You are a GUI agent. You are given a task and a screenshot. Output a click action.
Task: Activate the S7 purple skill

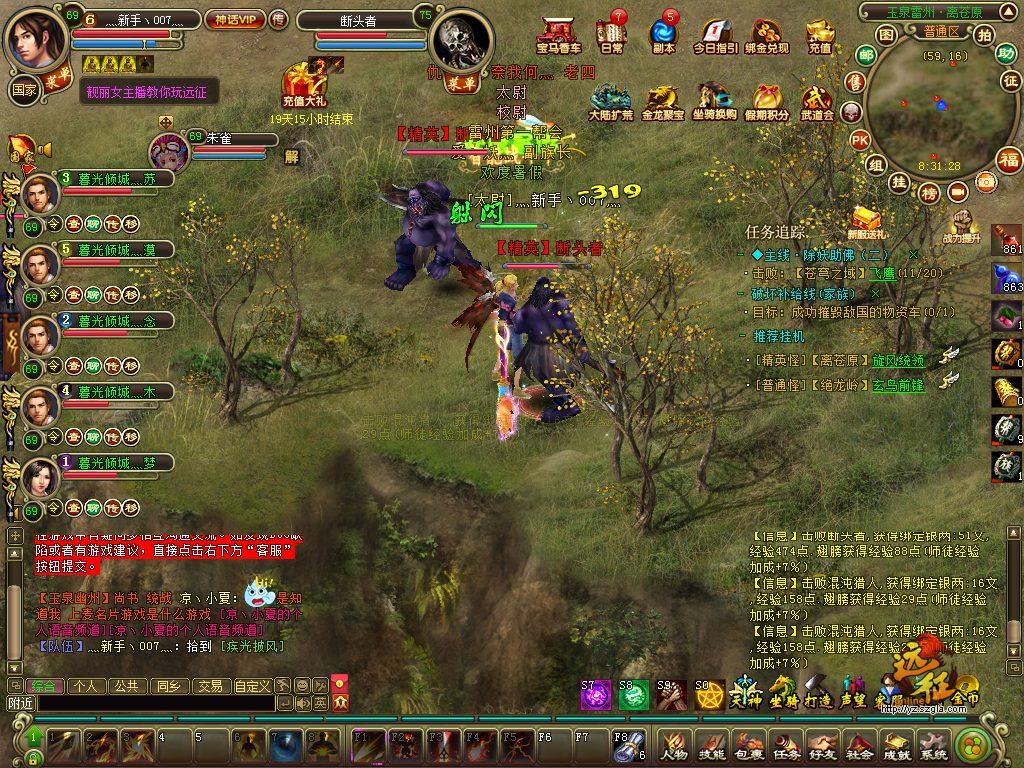(596, 693)
